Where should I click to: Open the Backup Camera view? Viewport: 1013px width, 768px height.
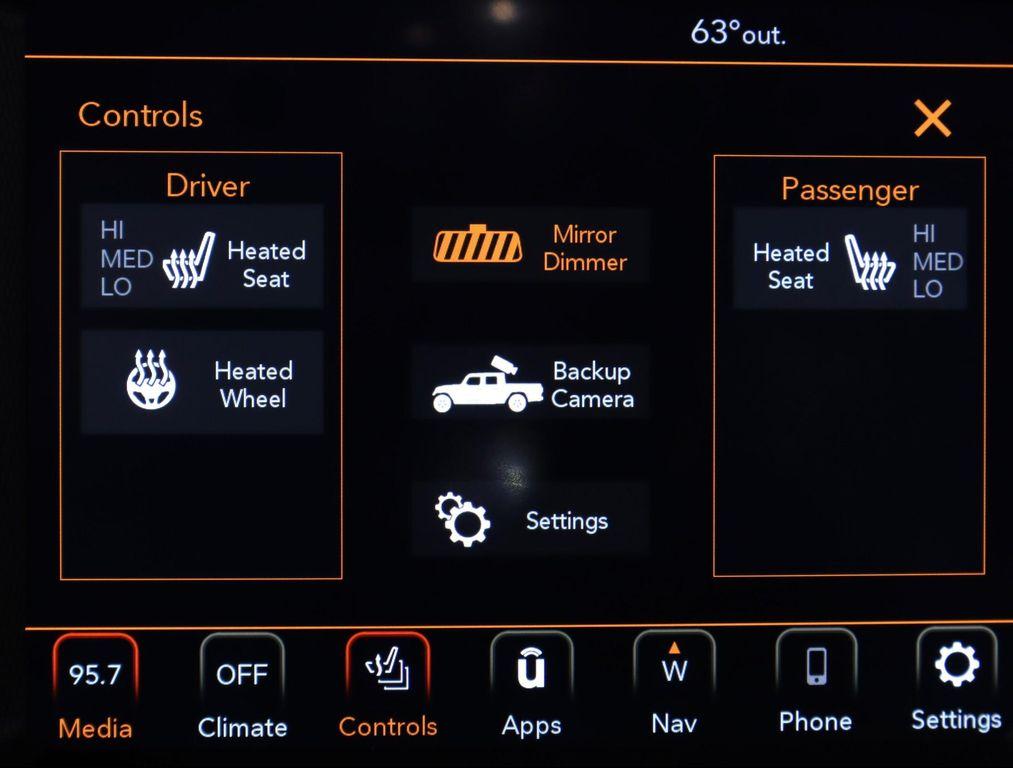[531, 384]
